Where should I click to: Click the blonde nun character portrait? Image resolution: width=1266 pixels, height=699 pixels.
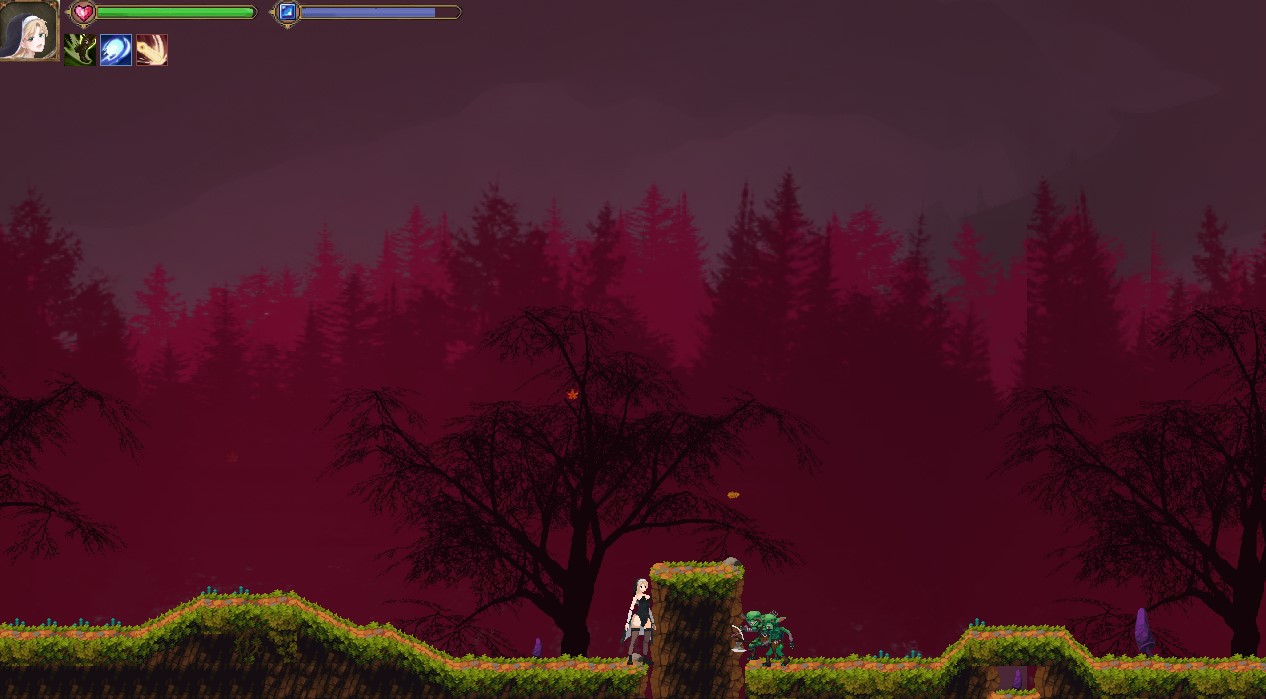point(28,30)
